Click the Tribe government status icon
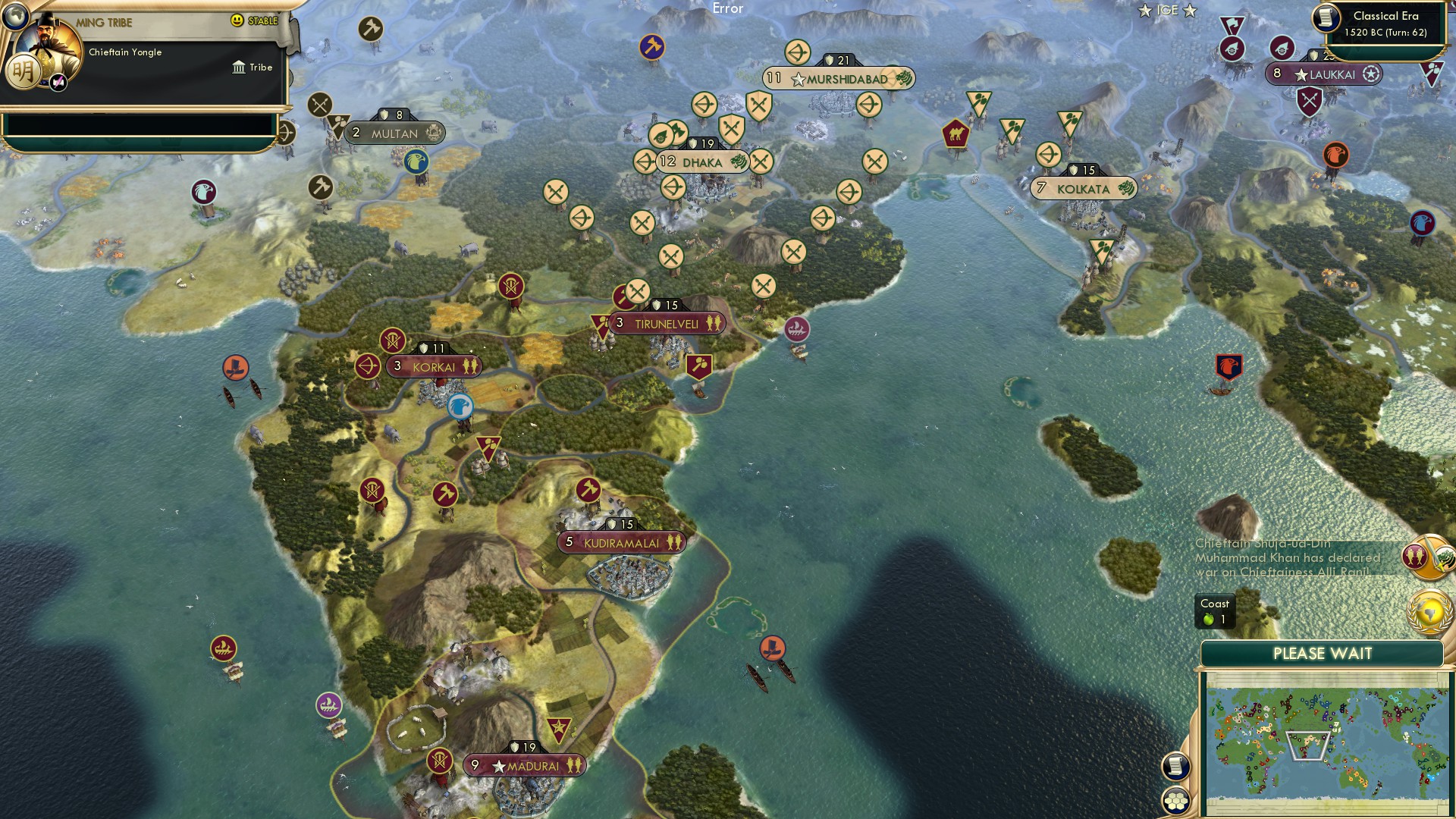Screen dimensions: 1456x819 [x=239, y=67]
